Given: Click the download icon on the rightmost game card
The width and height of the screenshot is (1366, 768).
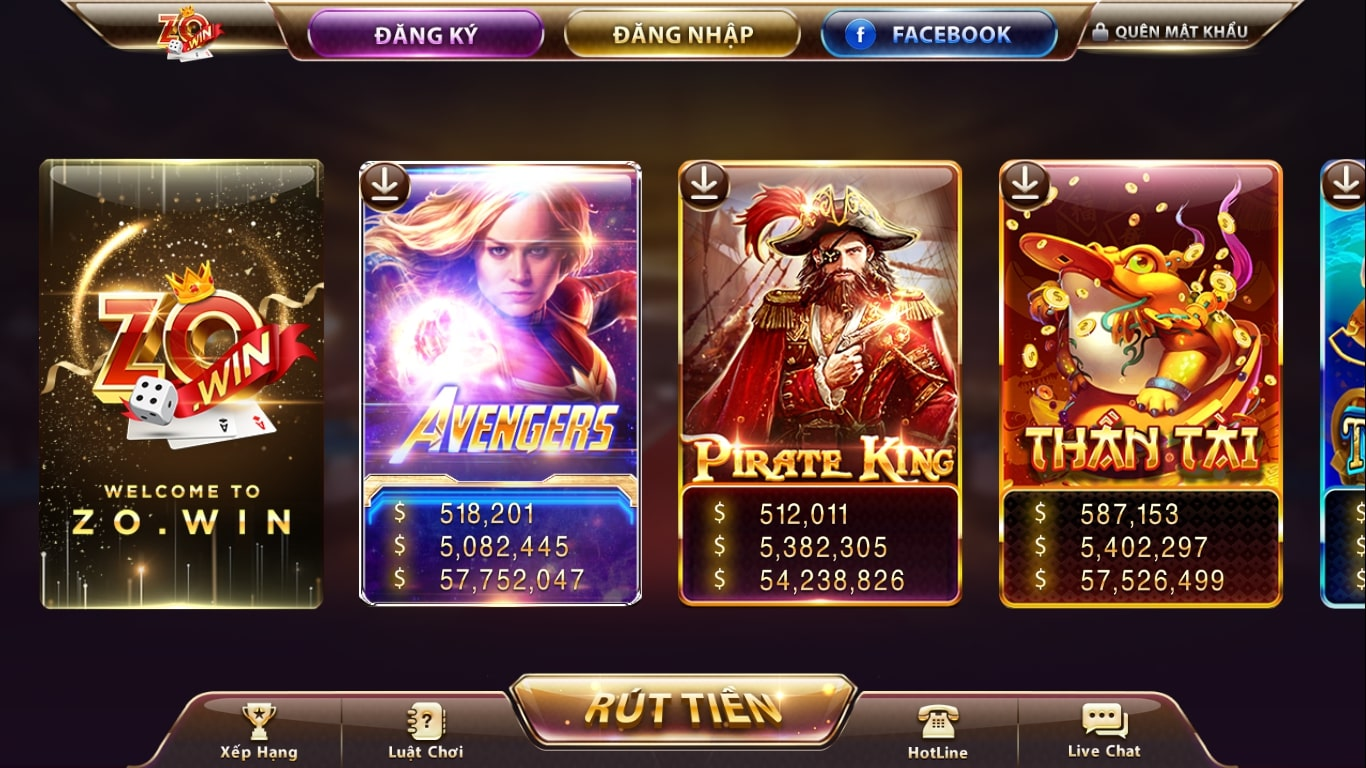Looking at the screenshot, I should 1348,184.
